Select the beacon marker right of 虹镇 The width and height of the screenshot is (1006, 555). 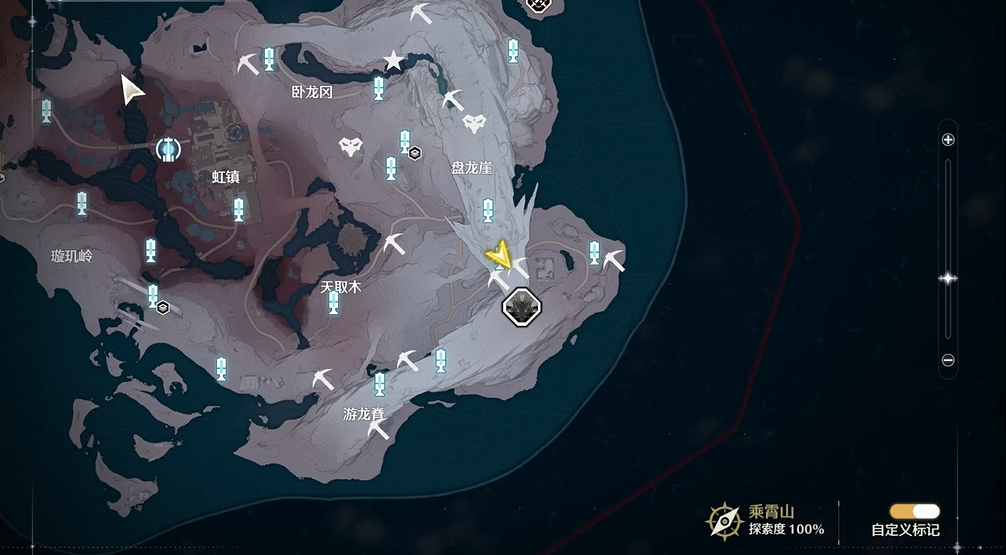[239, 210]
